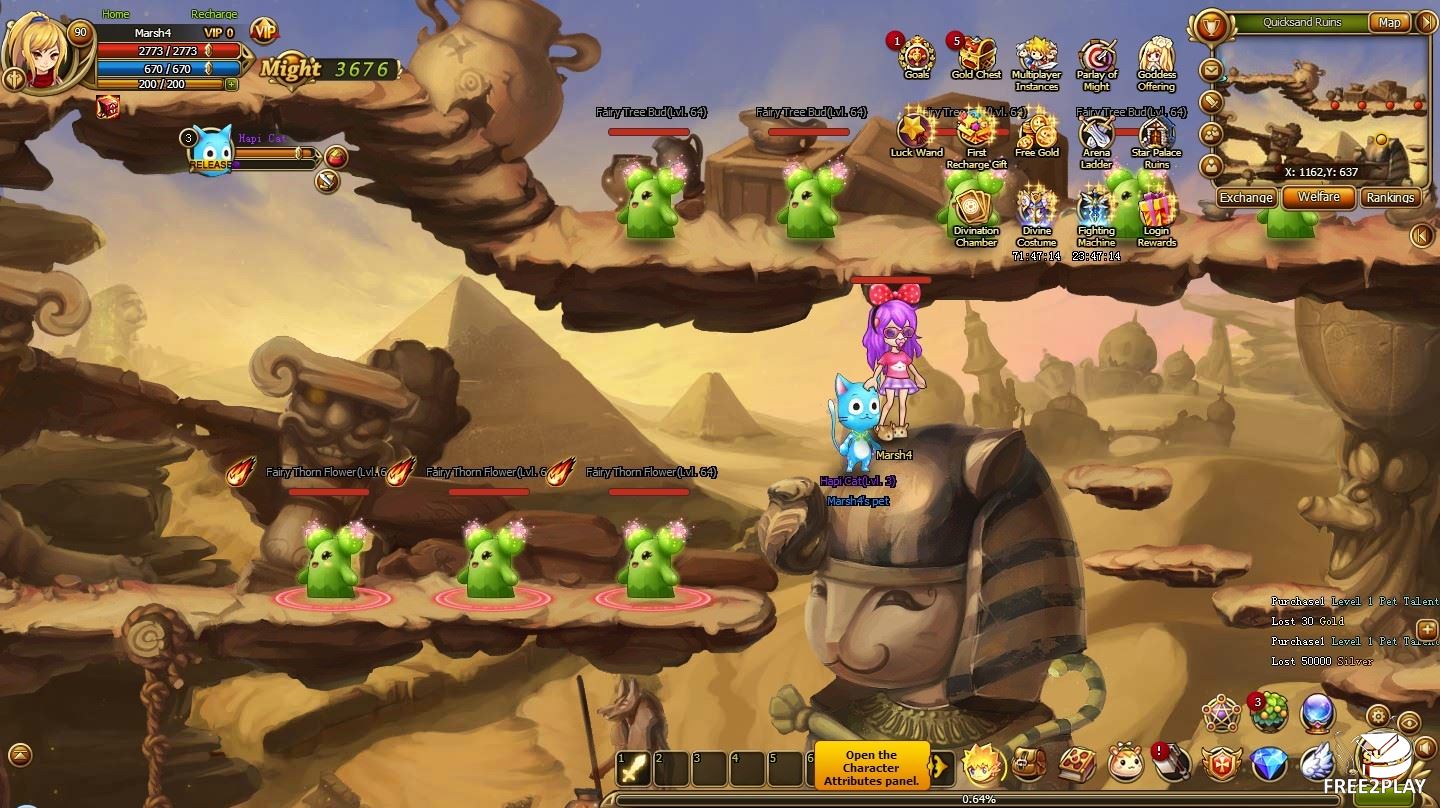Open the Welfare panel
Image resolution: width=1440 pixels, height=808 pixels.
(1319, 197)
